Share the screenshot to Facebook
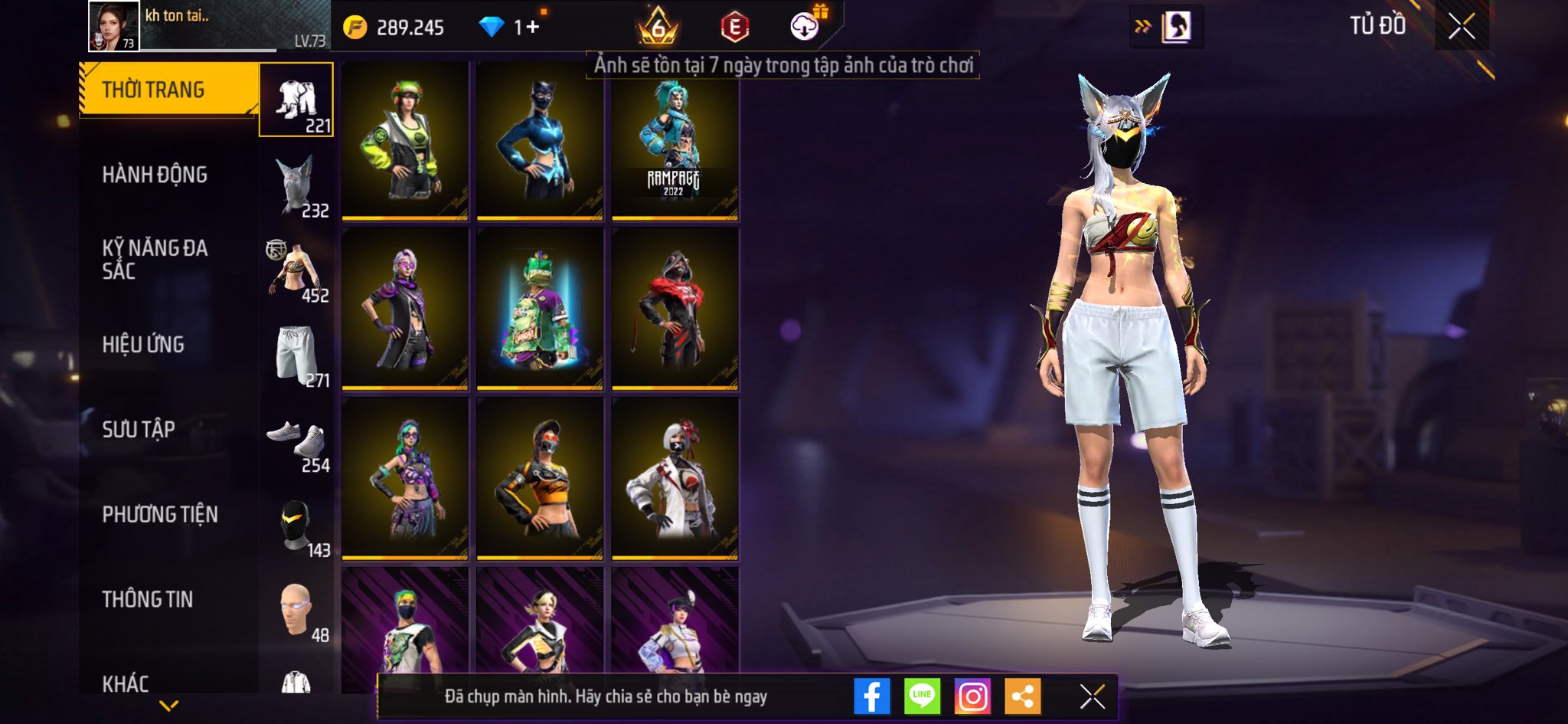The image size is (1568, 724). tap(872, 696)
